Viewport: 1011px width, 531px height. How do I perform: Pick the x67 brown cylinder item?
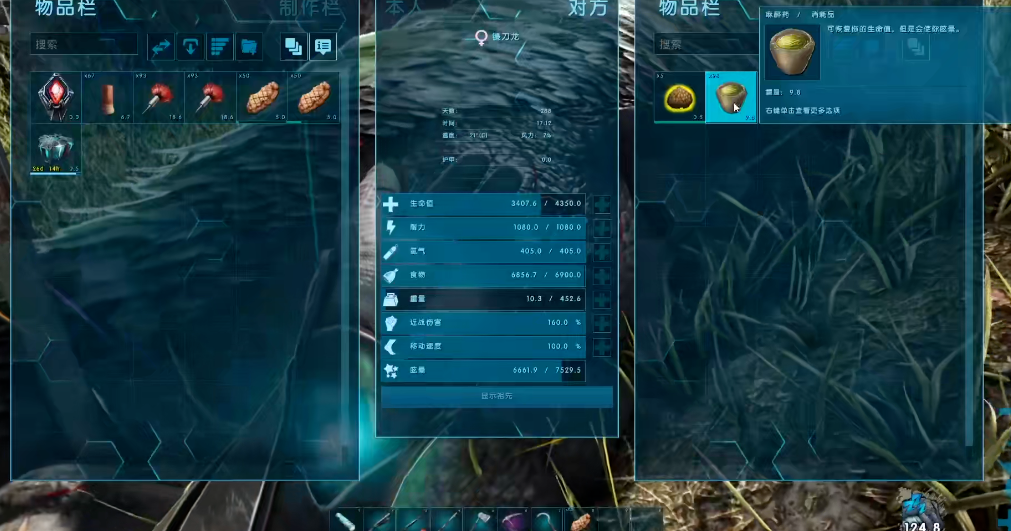107,97
